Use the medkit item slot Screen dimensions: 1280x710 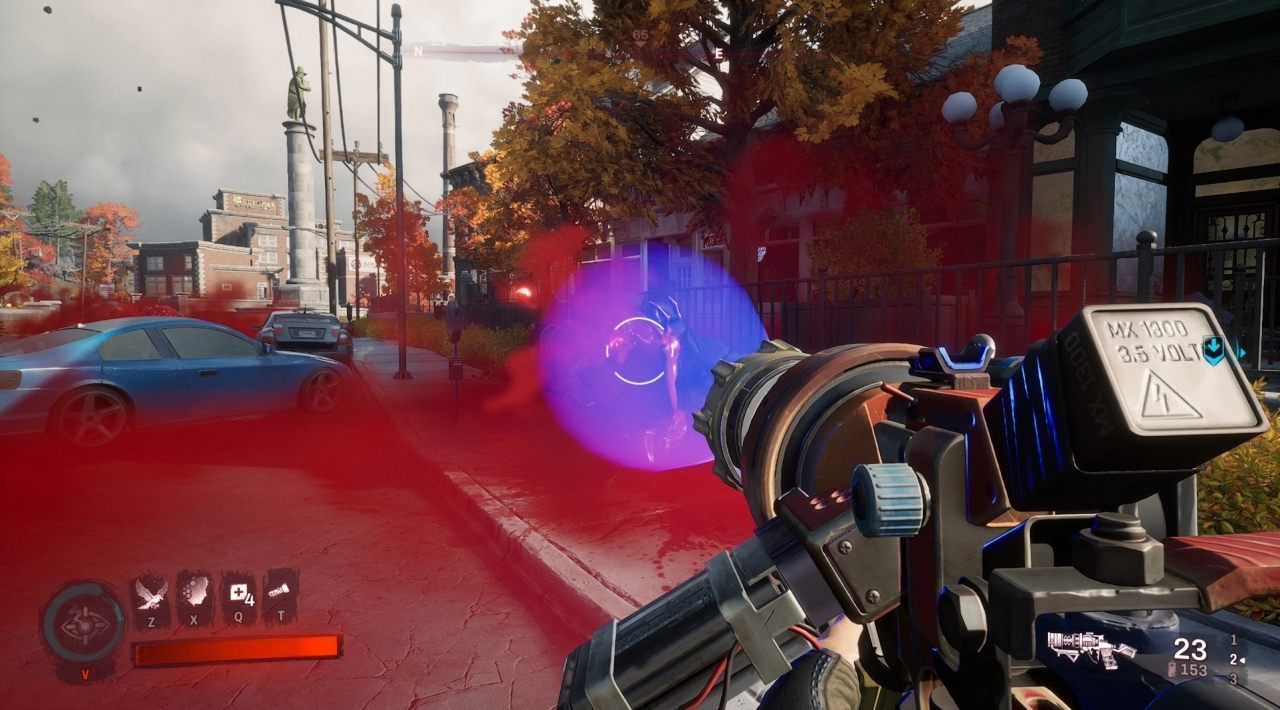[x=238, y=592]
